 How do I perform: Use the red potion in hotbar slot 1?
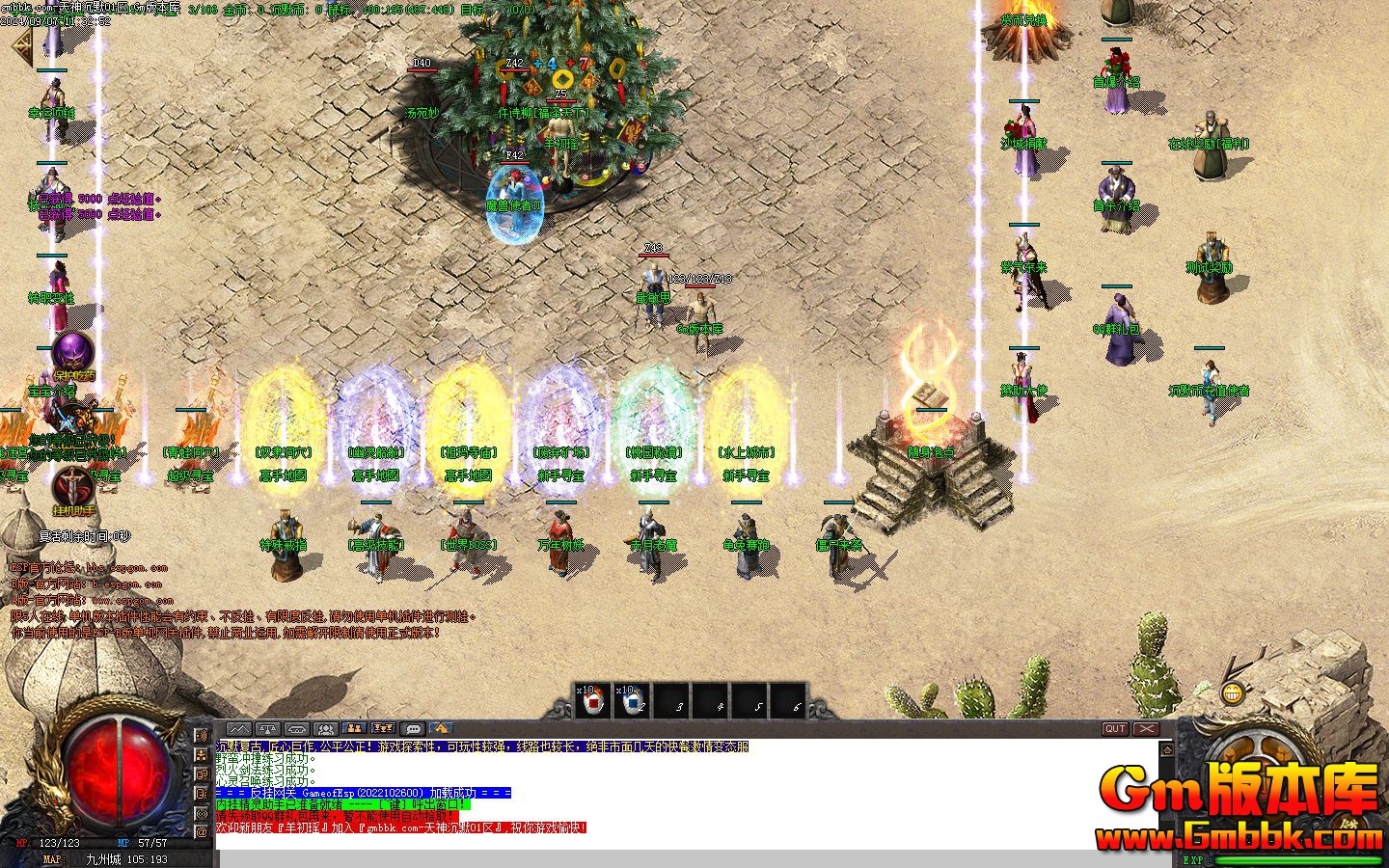pyautogui.click(x=594, y=701)
